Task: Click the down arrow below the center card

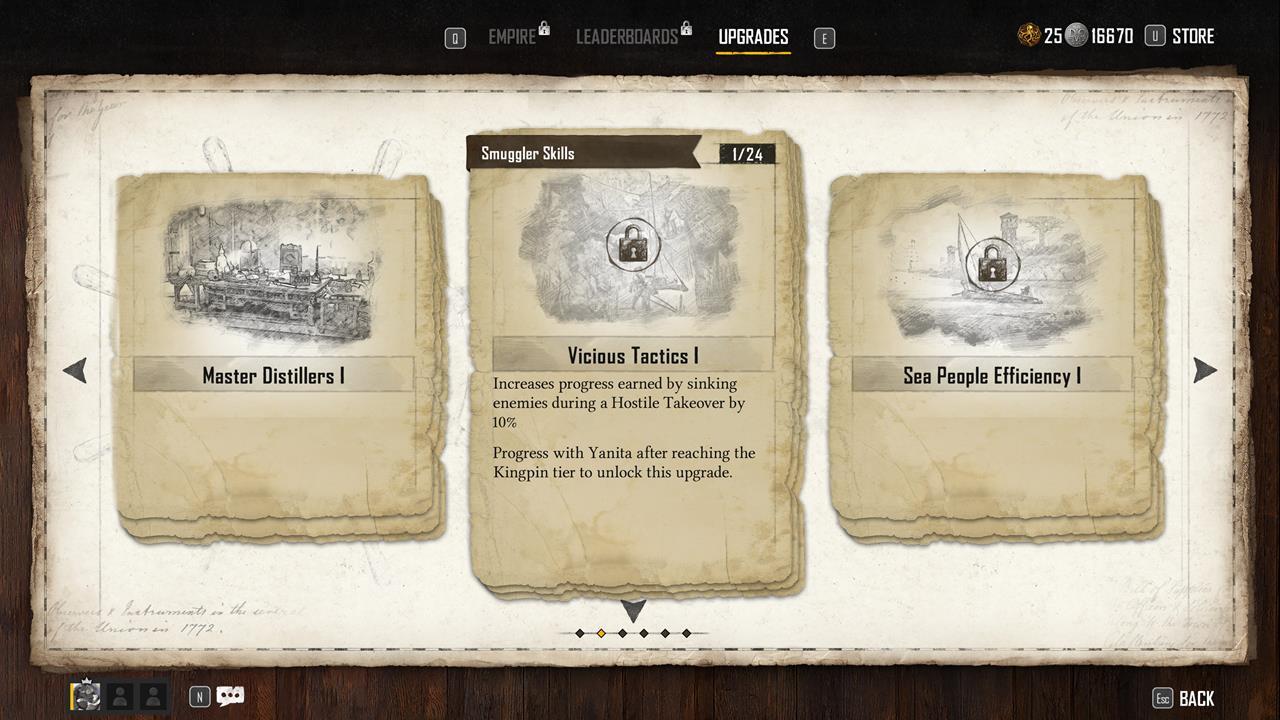Action: [633, 609]
